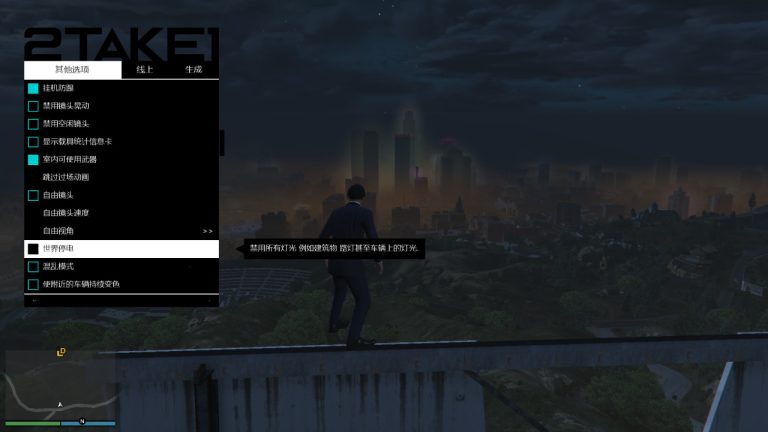
Task: Toggle 室内可使用武器 off
Action: [x=33, y=160]
